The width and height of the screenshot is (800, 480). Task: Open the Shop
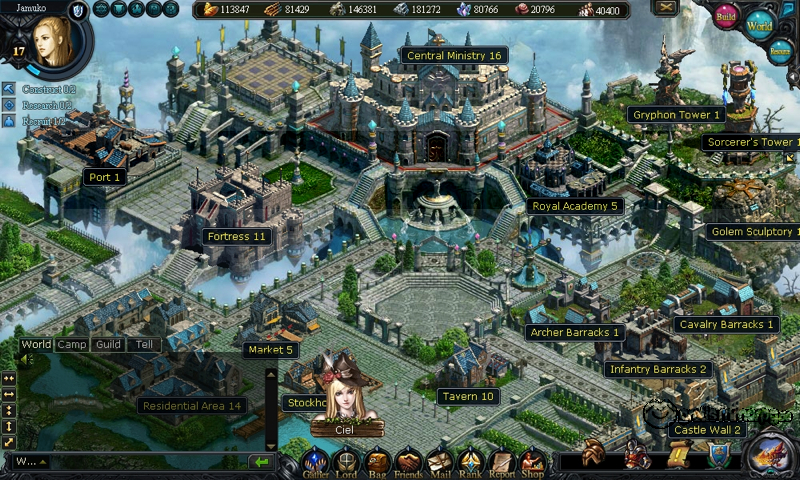pyautogui.click(x=532, y=461)
